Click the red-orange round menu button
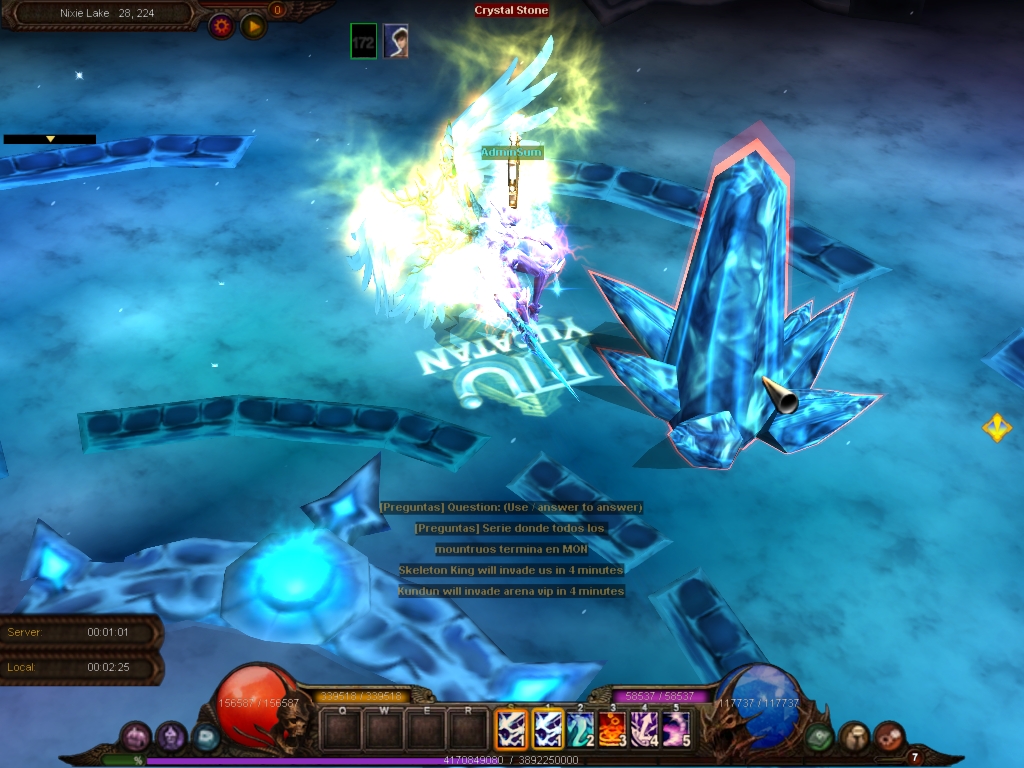 (x=889, y=737)
